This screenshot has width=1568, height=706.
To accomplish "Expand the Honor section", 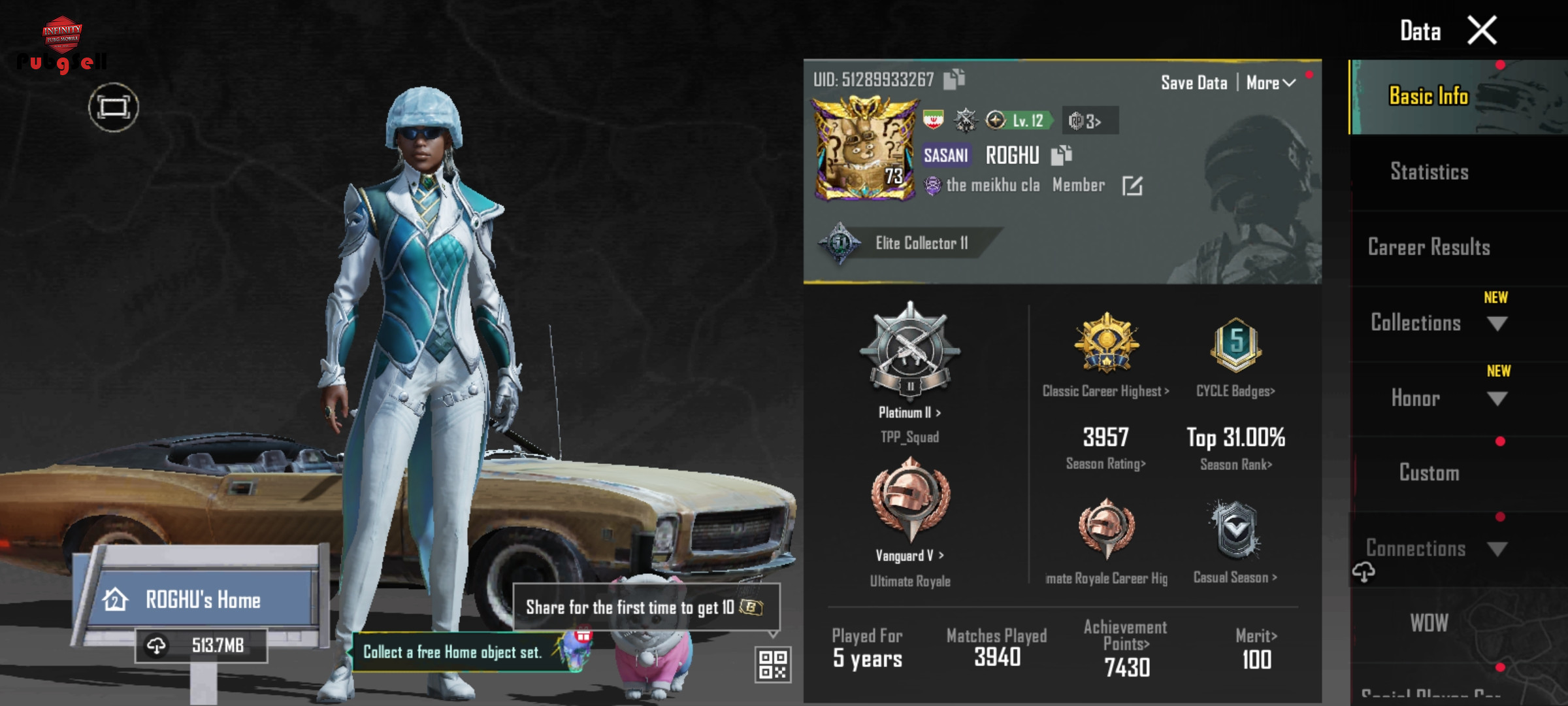I will pyautogui.click(x=1497, y=399).
